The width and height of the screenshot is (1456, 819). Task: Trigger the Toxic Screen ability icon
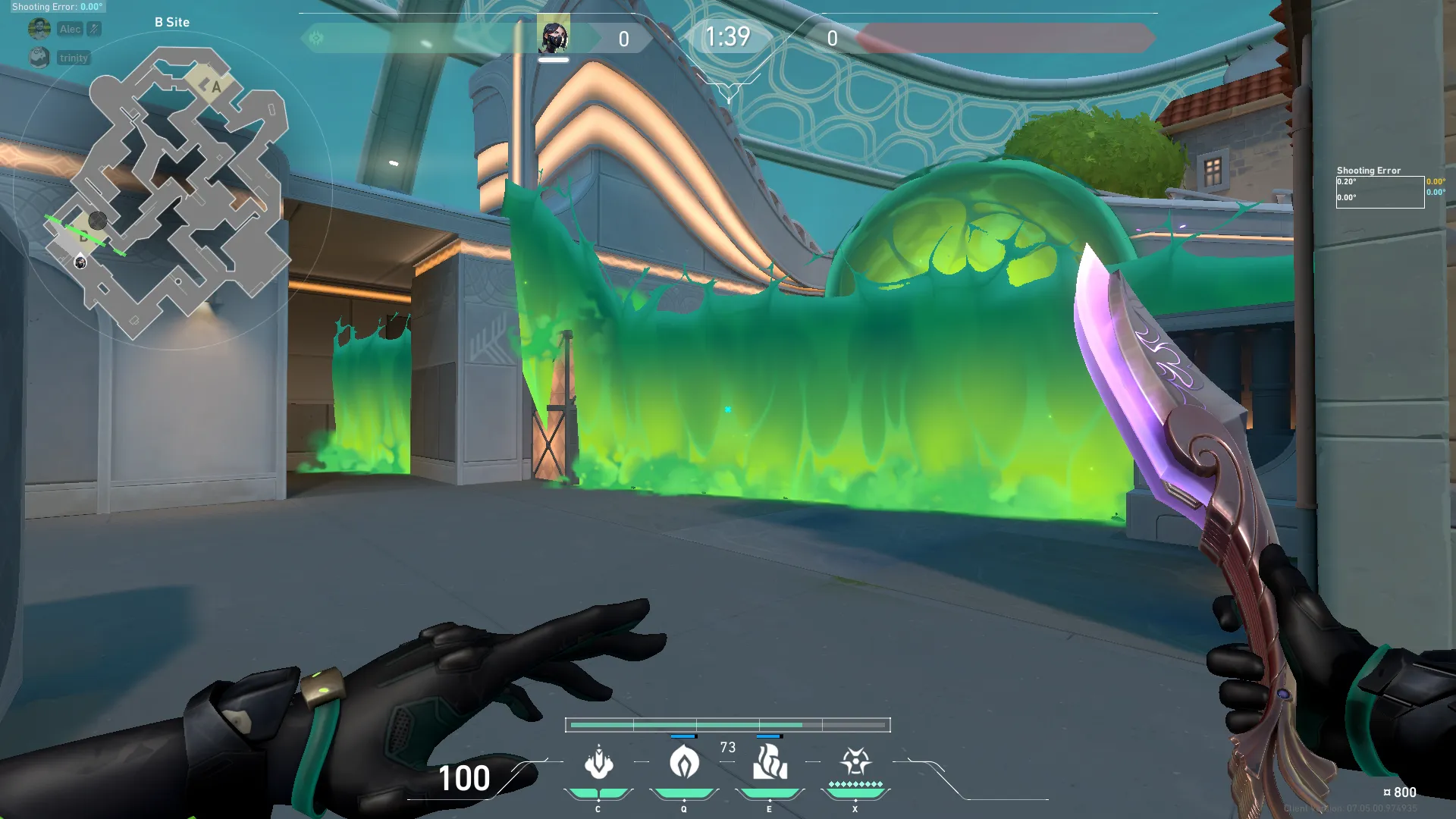pyautogui.click(x=770, y=763)
